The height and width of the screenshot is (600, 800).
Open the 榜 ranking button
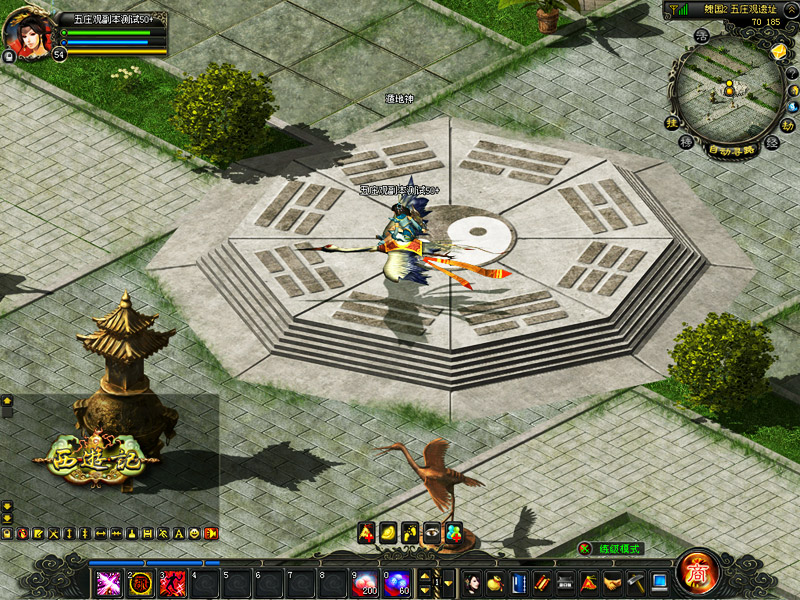tap(686, 143)
